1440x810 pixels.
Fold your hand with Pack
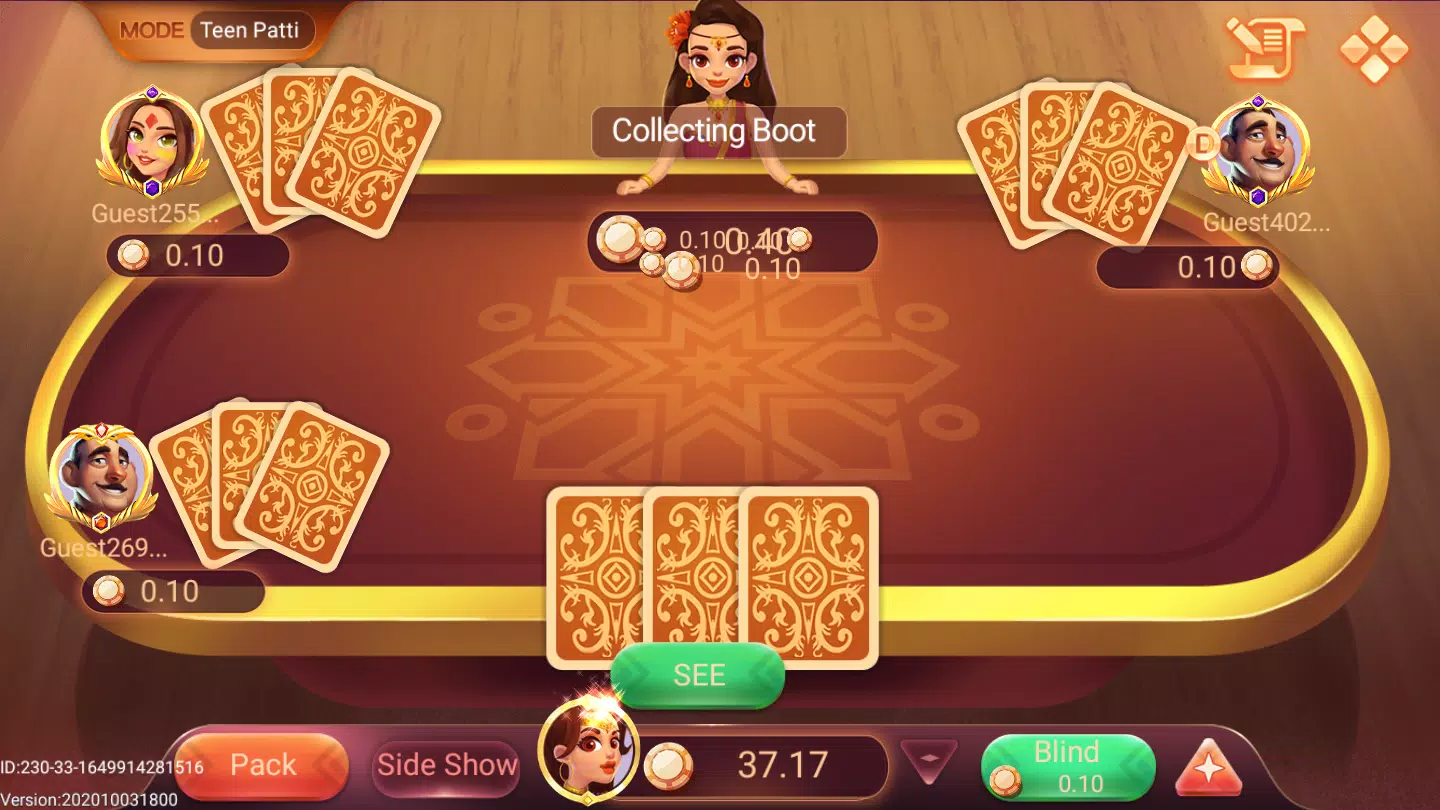pyautogui.click(x=263, y=766)
